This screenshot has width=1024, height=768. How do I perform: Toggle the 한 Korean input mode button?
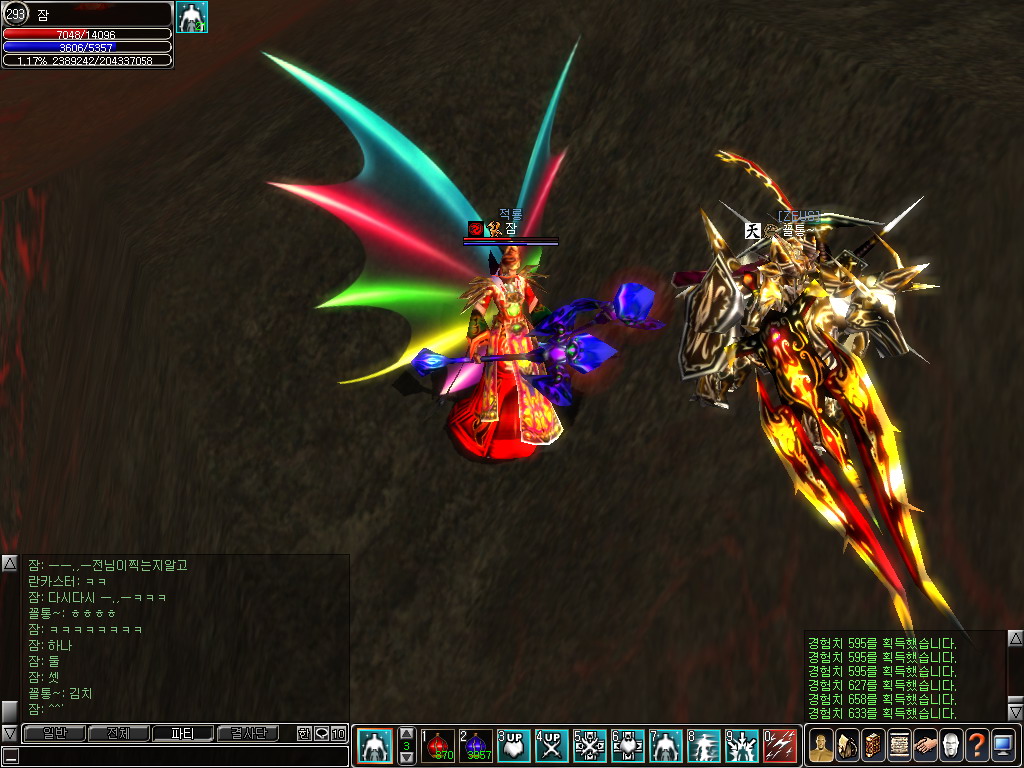tap(304, 734)
